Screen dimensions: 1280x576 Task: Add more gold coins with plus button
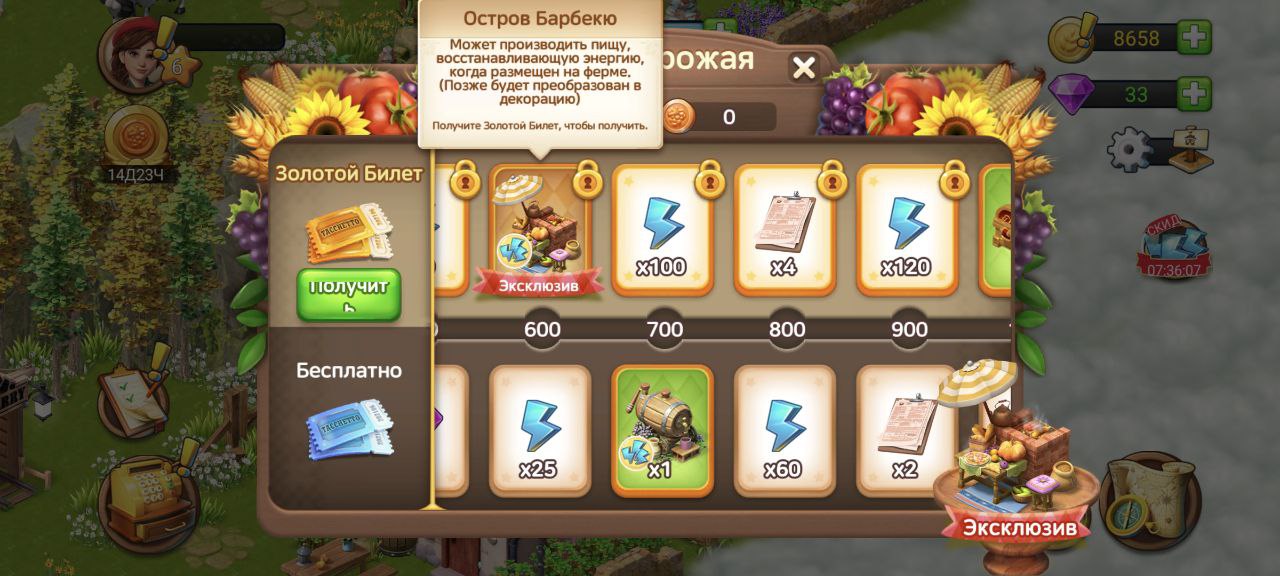(1194, 39)
